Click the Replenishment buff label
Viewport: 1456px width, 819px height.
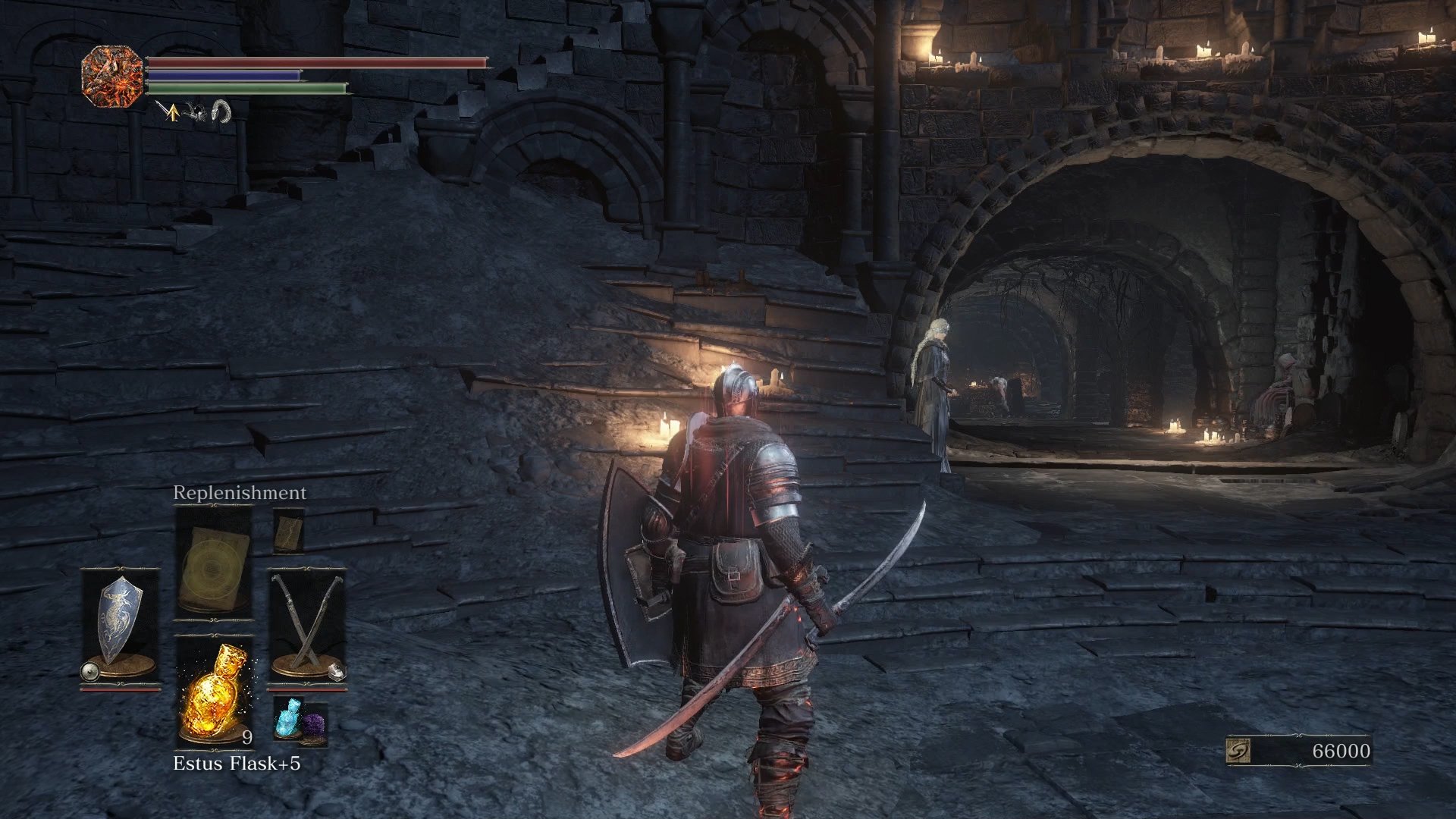[x=239, y=492]
